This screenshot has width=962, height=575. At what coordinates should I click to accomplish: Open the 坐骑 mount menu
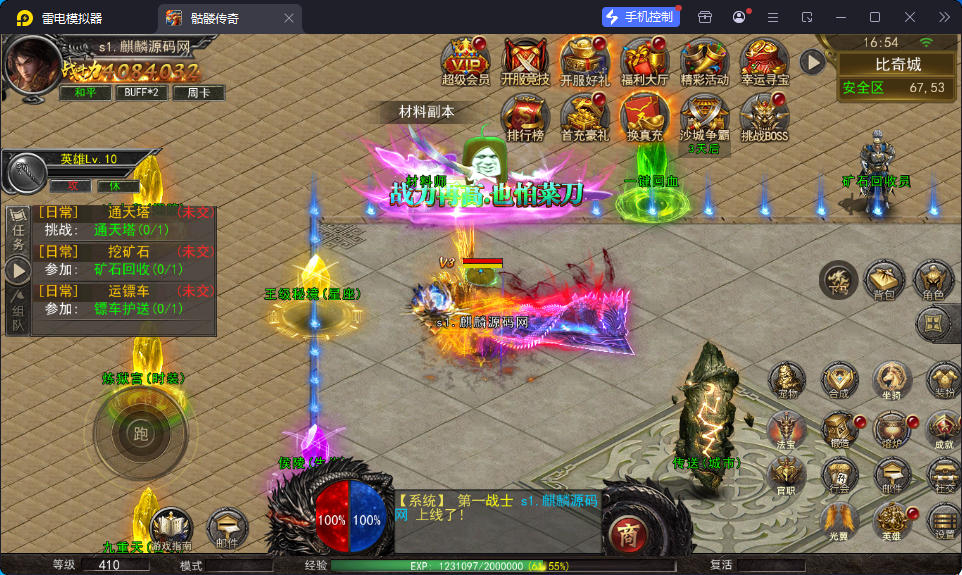[892, 380]
